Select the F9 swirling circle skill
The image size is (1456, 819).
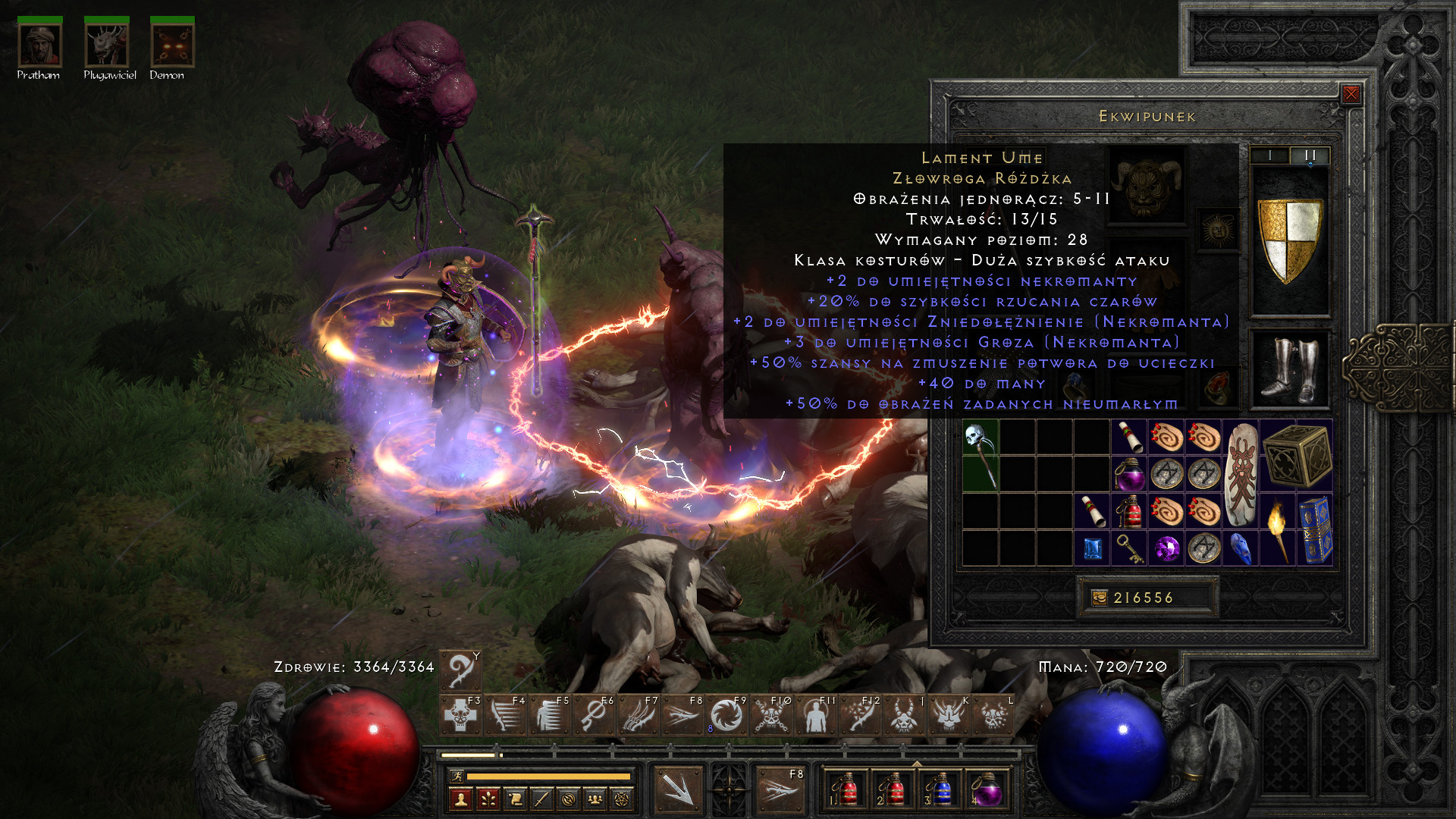click(x=726, y=716)
